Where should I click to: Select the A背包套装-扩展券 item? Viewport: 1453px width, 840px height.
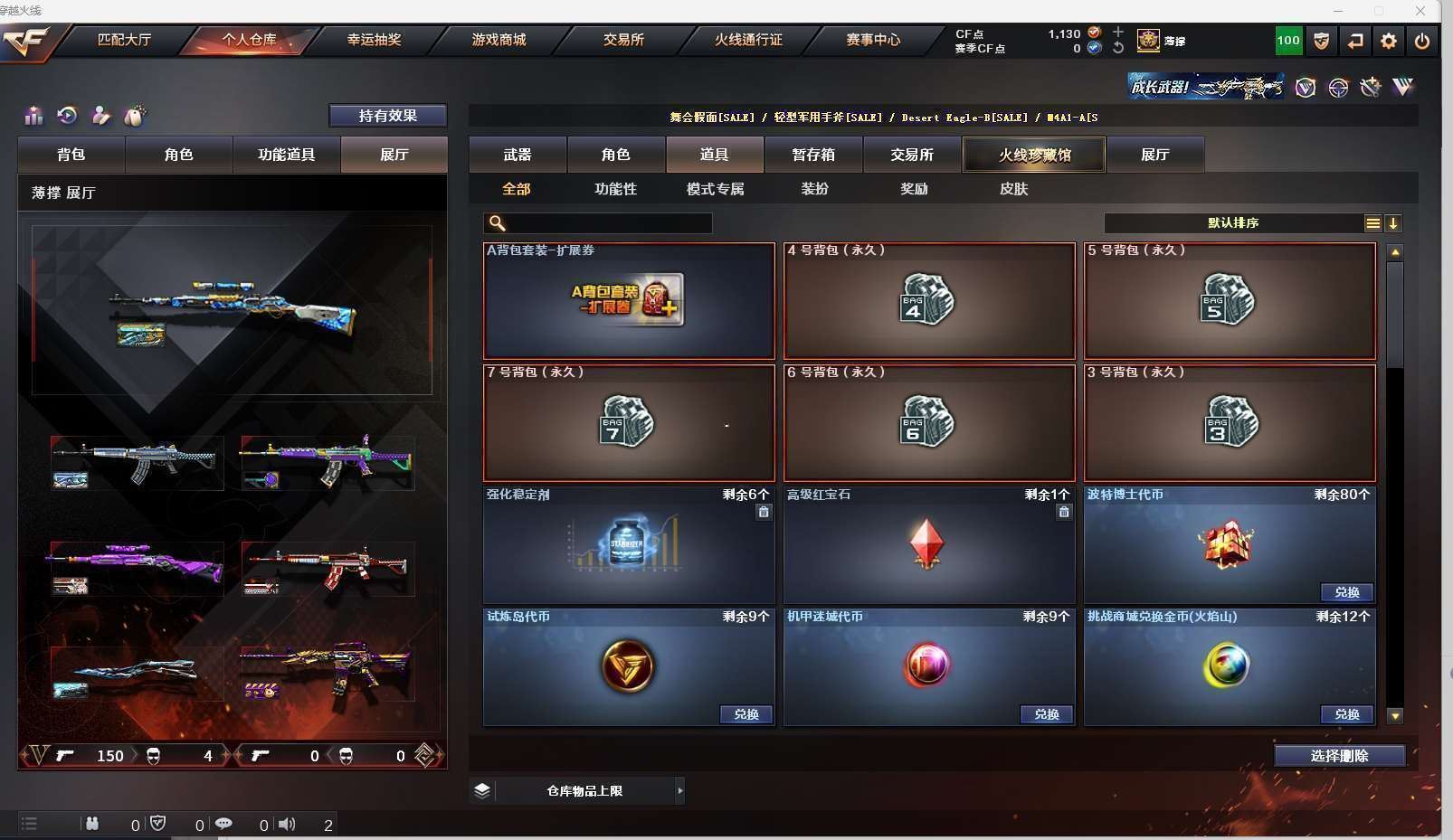(x=629, y=301)
